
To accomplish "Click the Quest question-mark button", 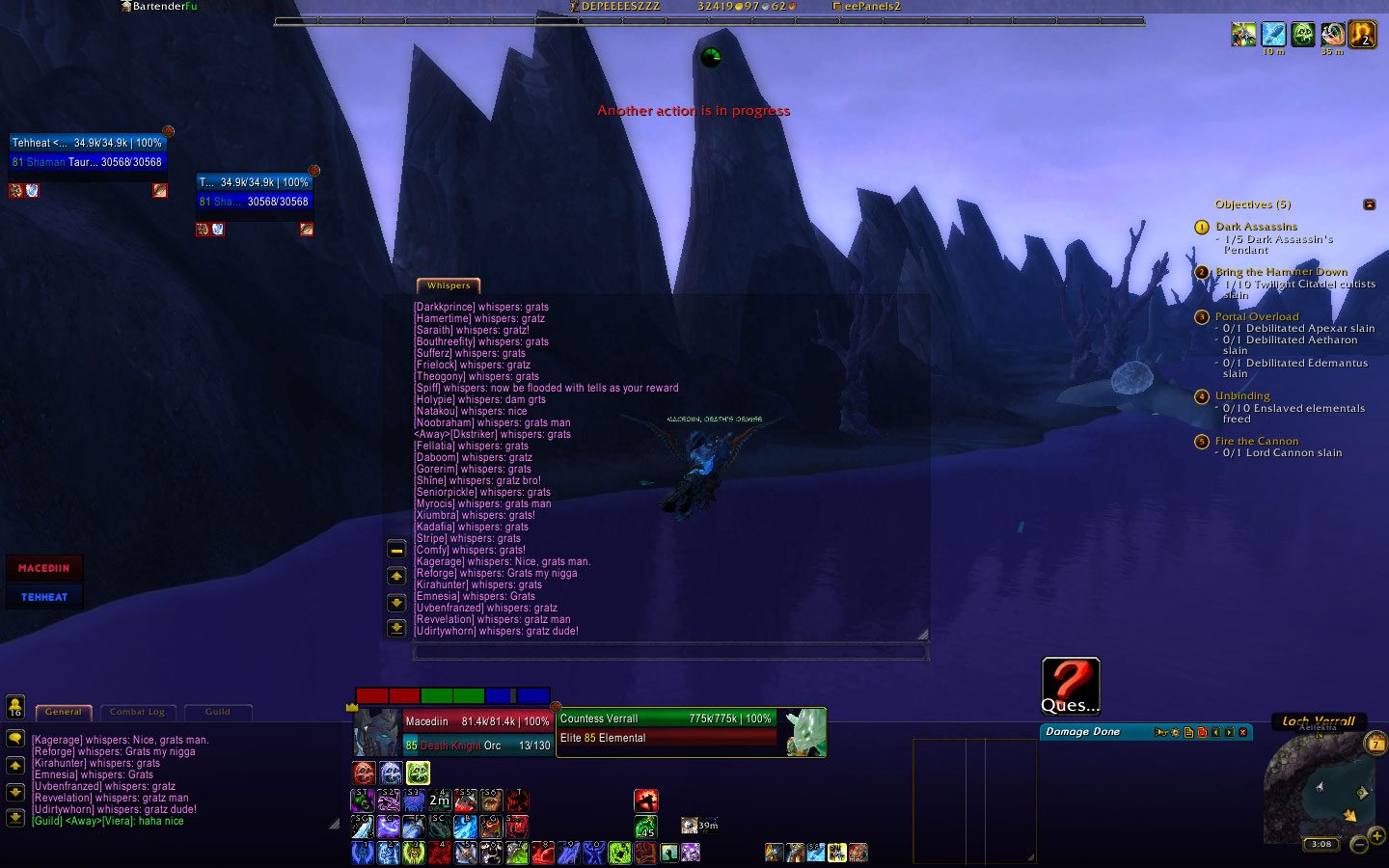I will (x=1071, y=685).
